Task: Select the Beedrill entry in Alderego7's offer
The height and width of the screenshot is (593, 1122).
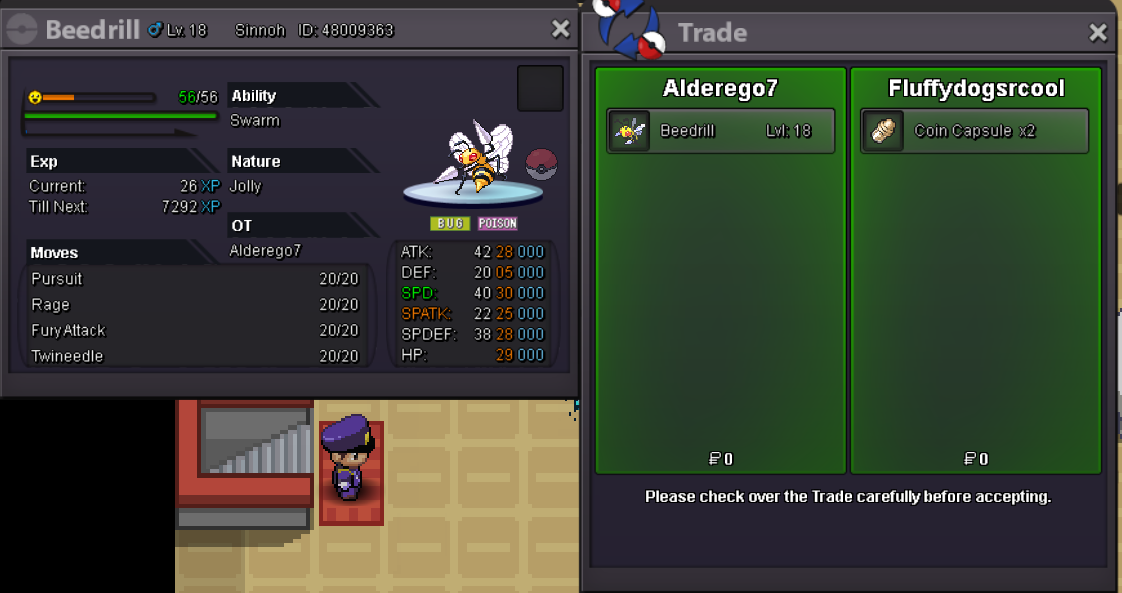Action: [720, 131]
